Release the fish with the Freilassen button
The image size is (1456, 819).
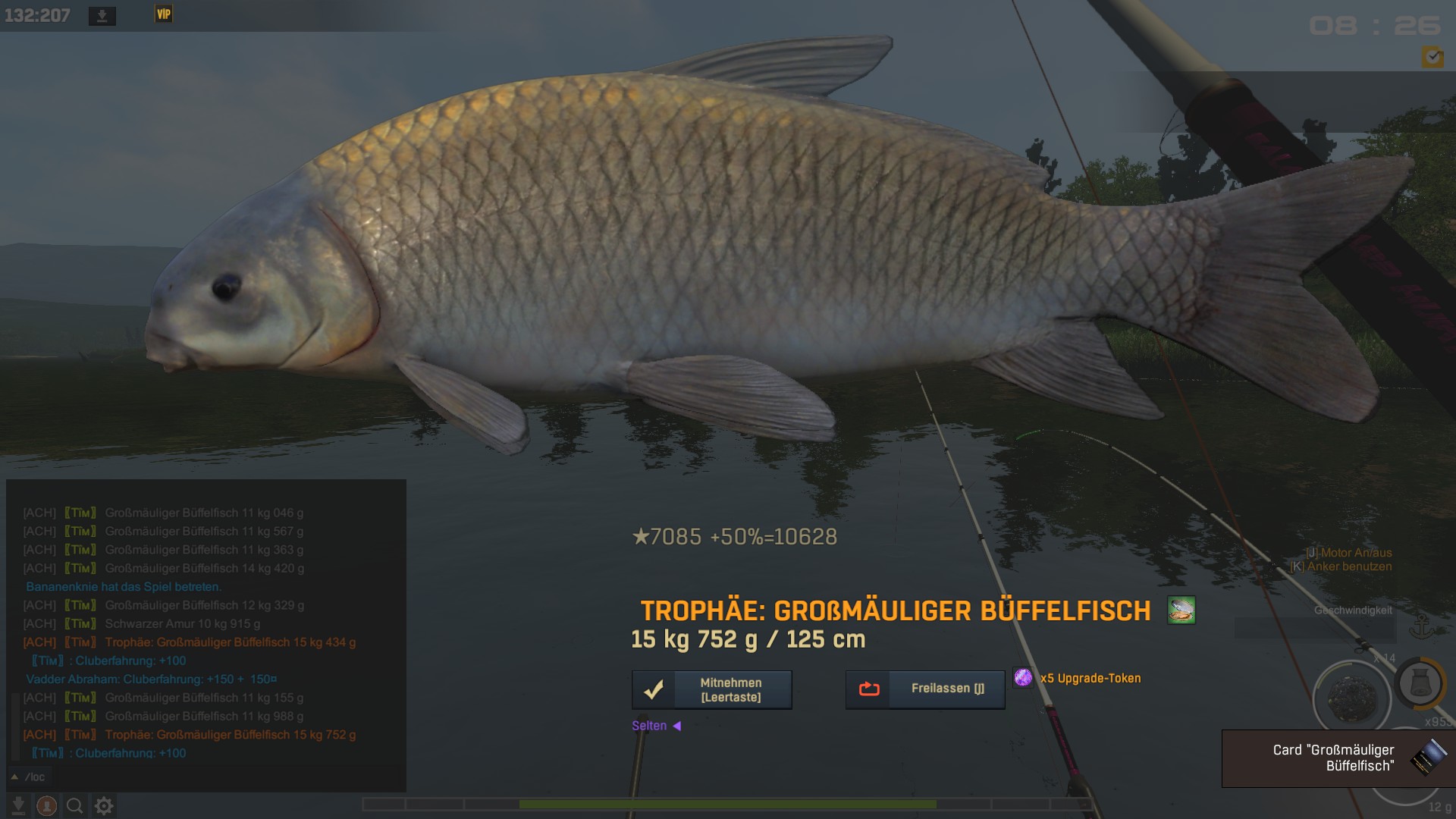(x=925, y=689)
